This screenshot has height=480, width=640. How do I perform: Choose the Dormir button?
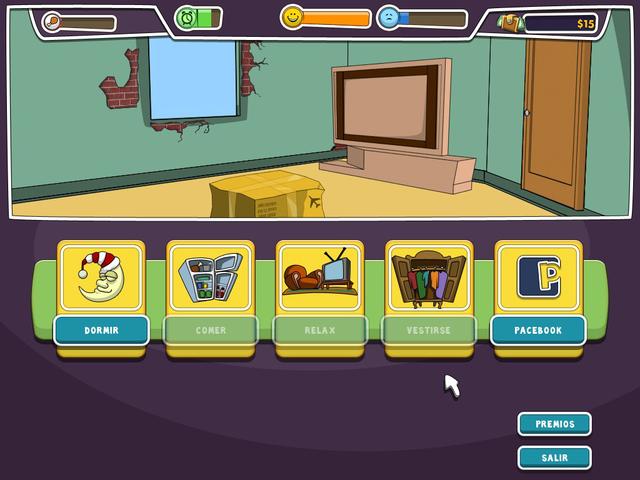click(x=101, y=330)
